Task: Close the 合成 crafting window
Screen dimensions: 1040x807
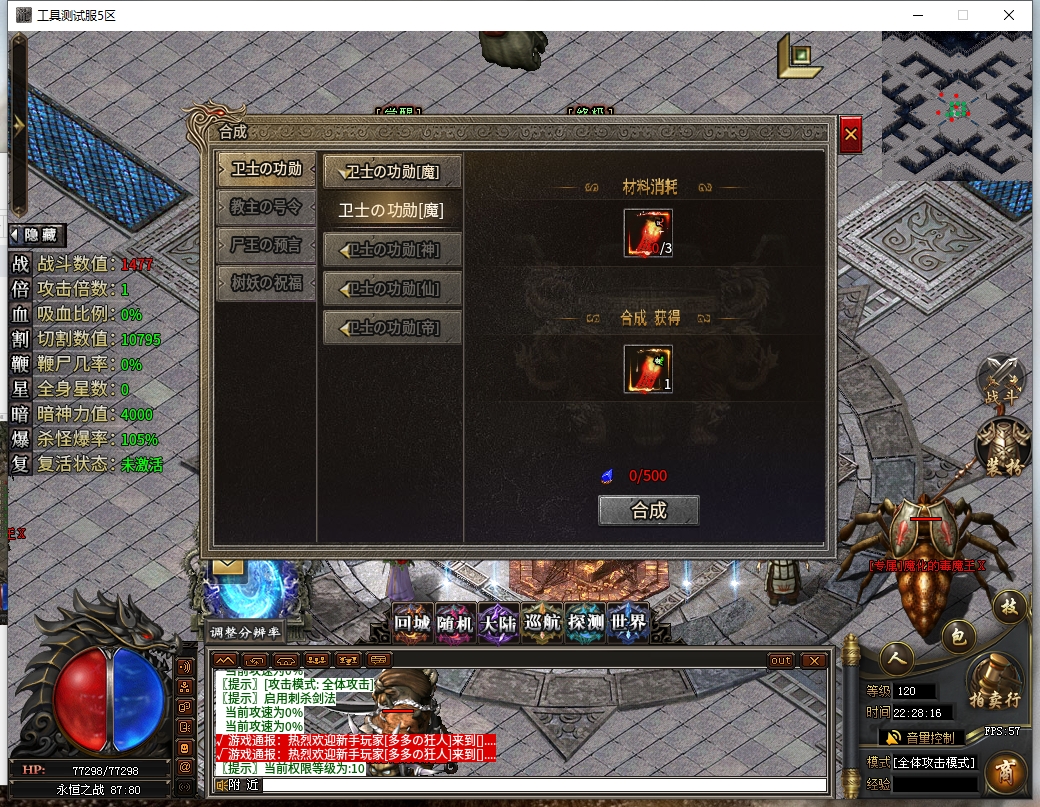Action: pyautogui.click(x=850, y=134)
